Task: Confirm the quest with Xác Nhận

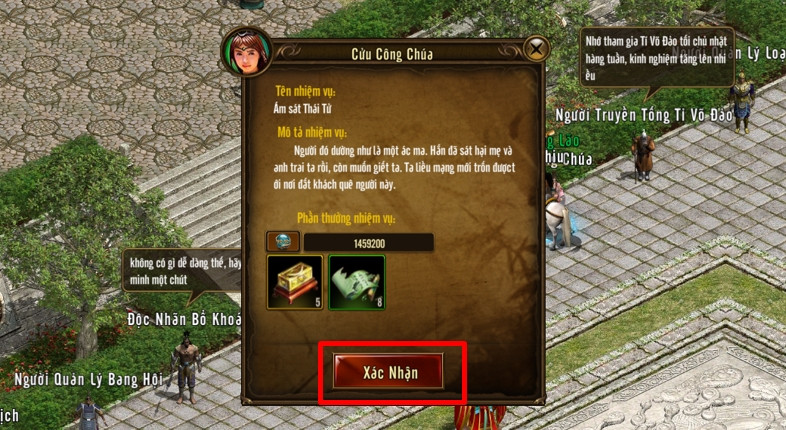Action: click(x=391, y=372)
